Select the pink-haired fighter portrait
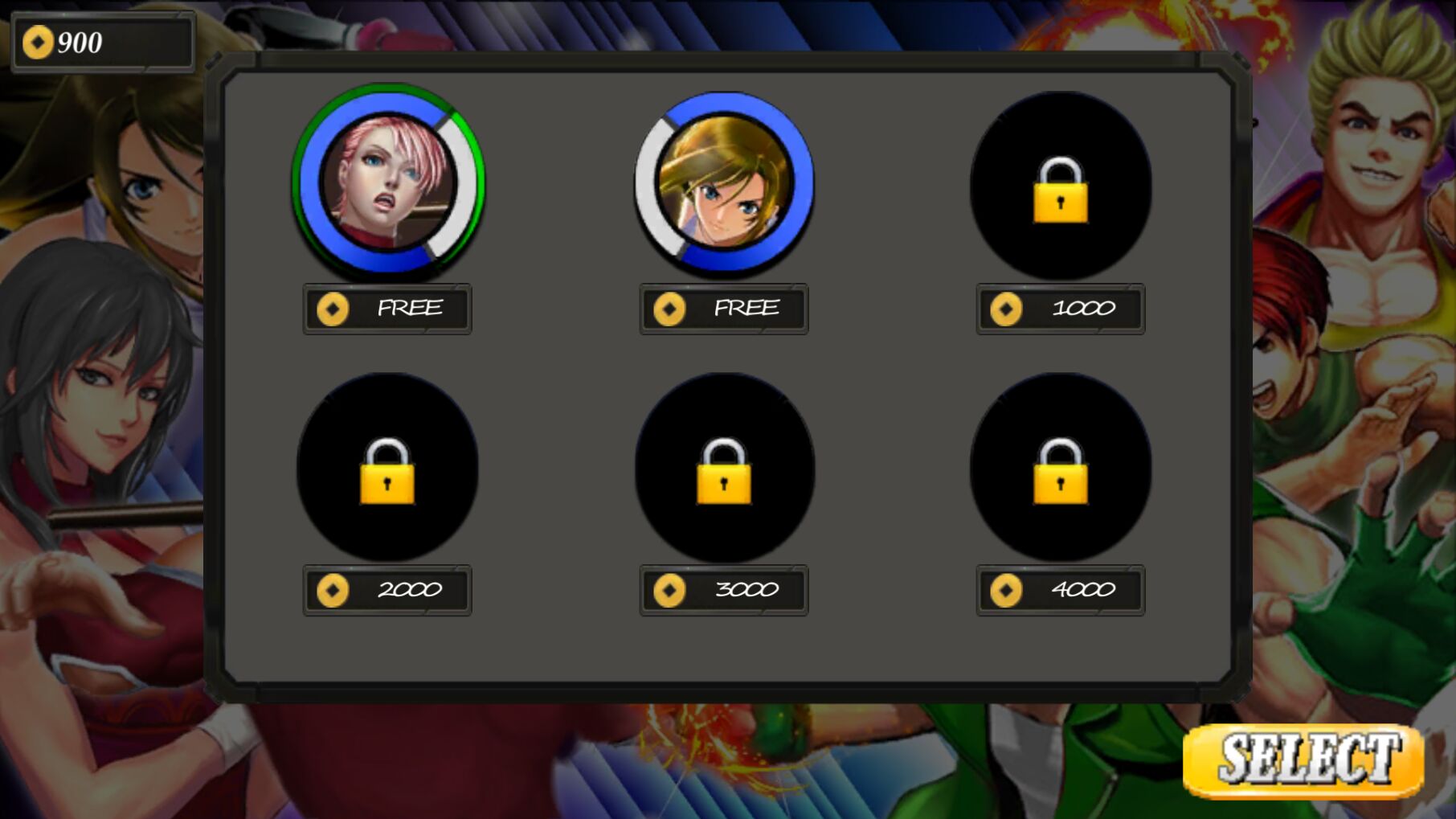The image size is (1456, 819). (388, 182)
